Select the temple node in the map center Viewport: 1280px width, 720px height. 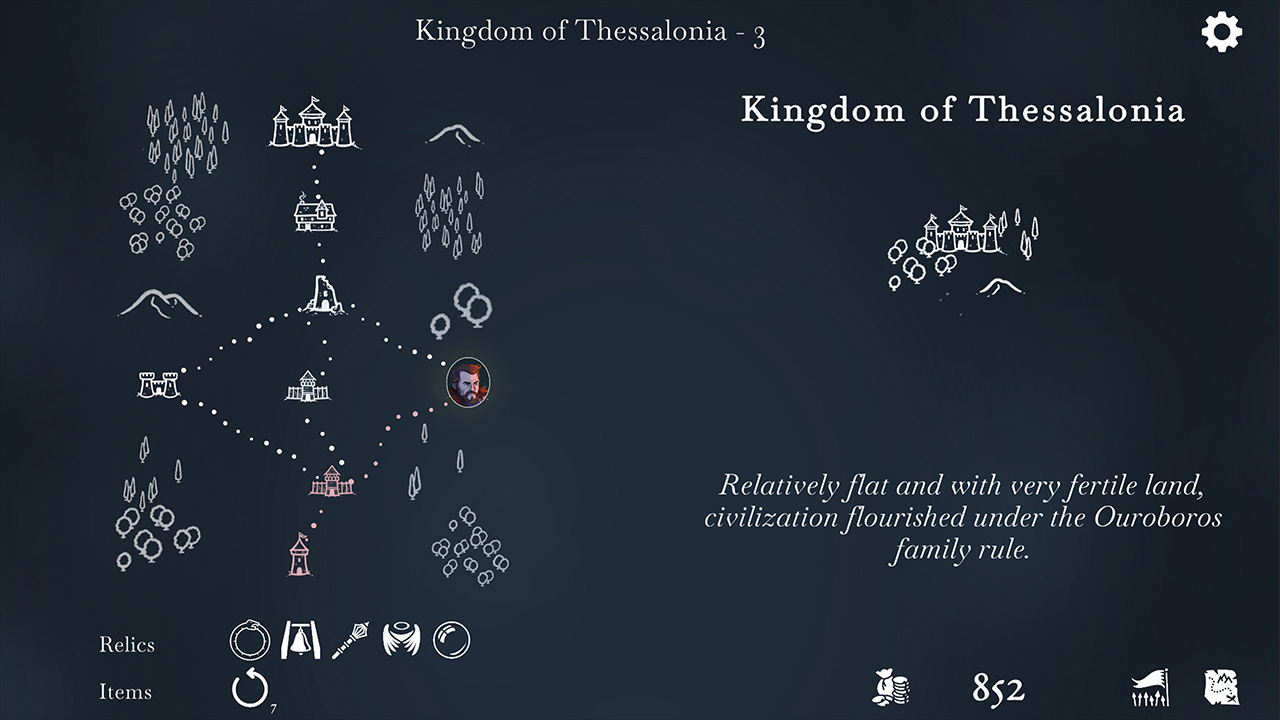click(x=306, y=386)
